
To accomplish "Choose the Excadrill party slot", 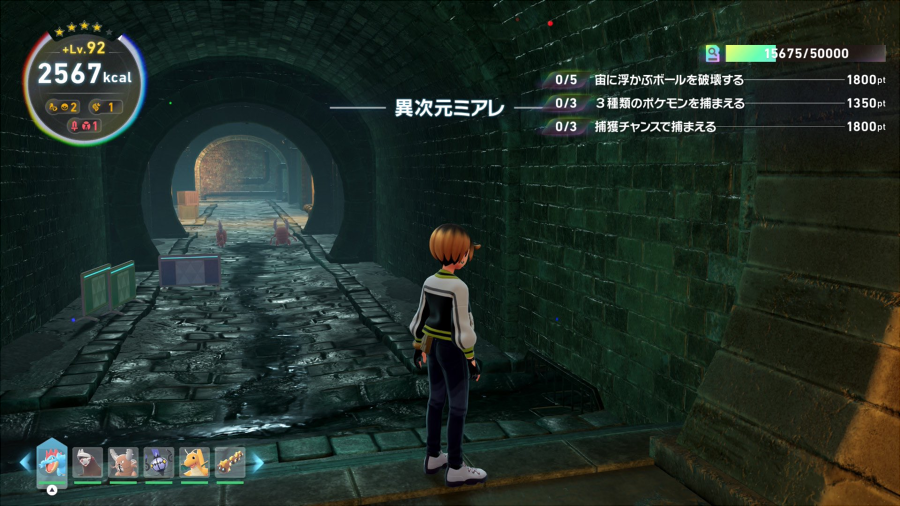I will point(88,461).
